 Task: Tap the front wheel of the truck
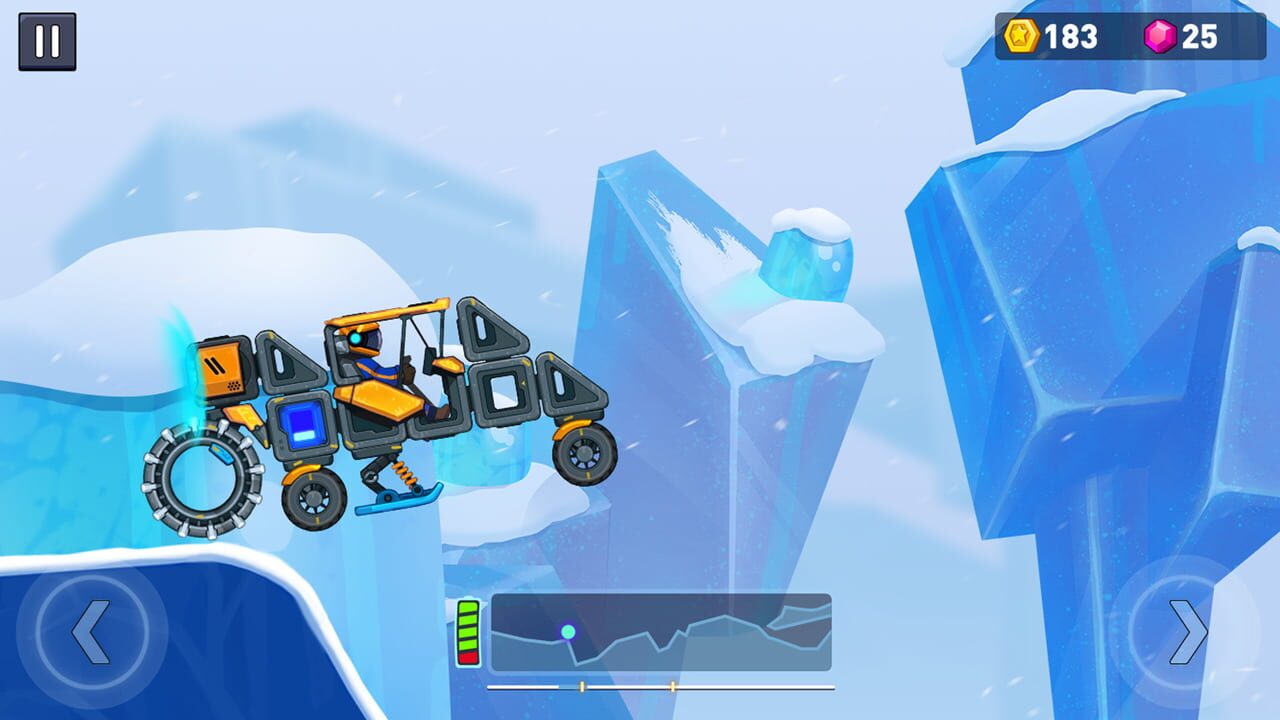coord(584,455)
